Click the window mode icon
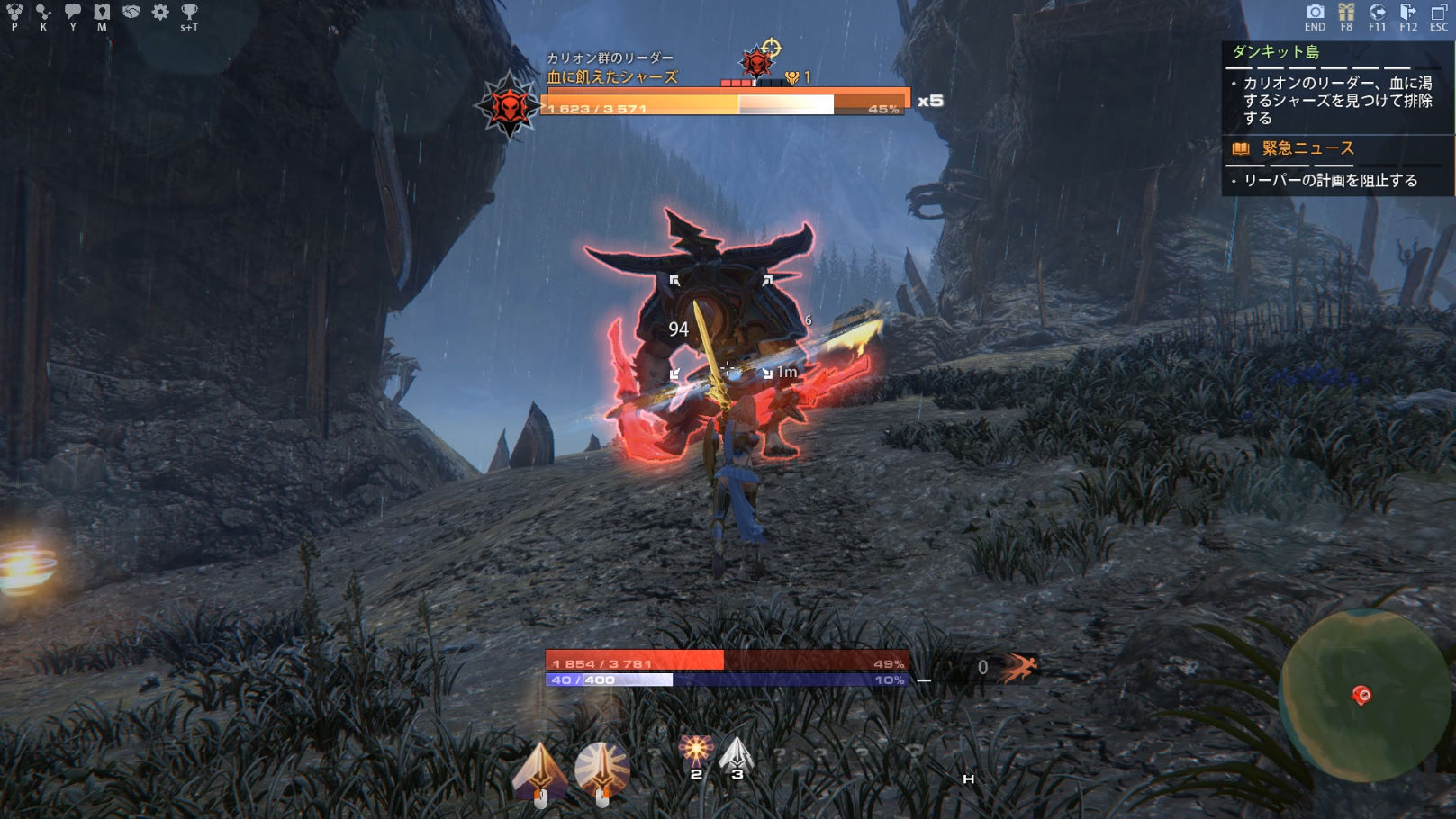Image resolution: width=1456 pixels, height=819 pixels. [1439, 12]
